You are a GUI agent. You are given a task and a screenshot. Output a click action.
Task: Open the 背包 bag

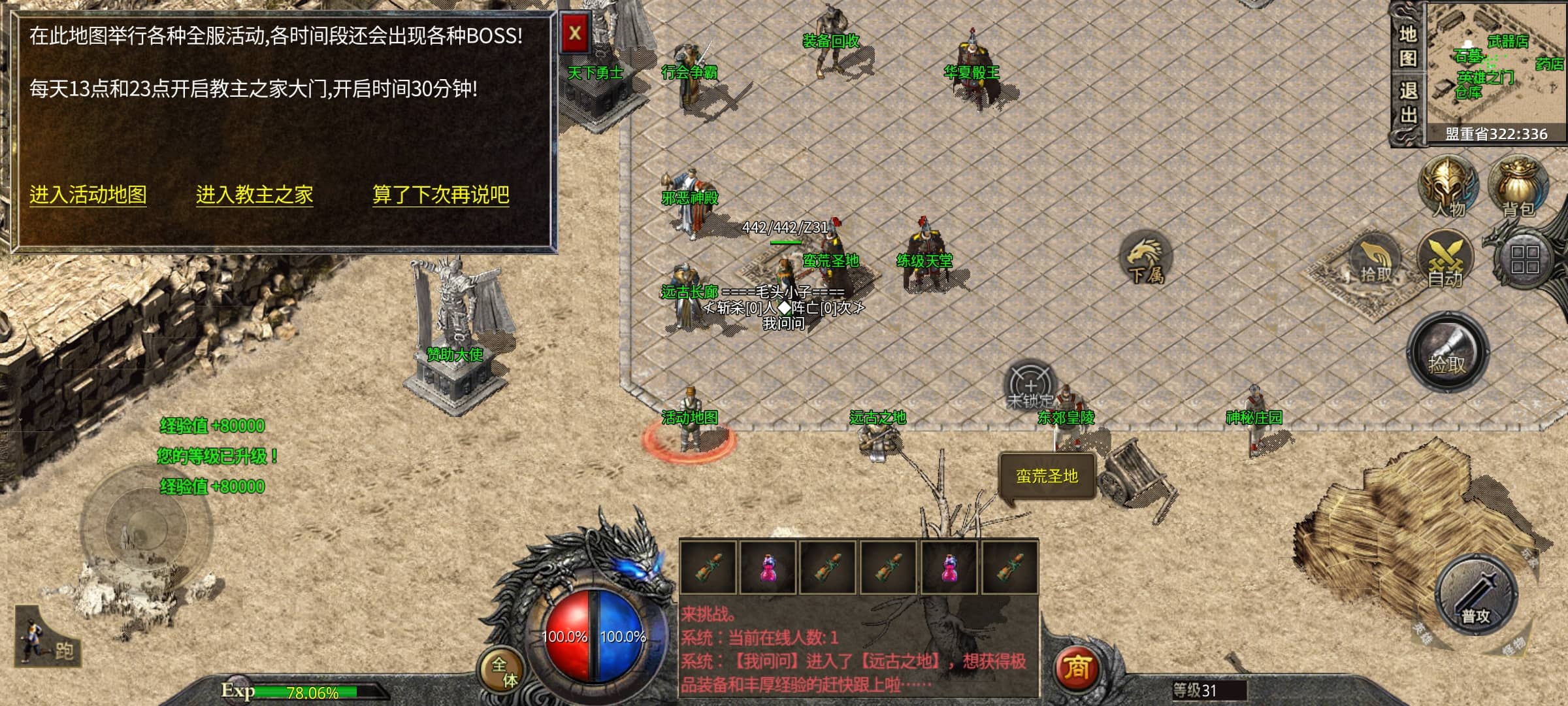pos(1518,187)
